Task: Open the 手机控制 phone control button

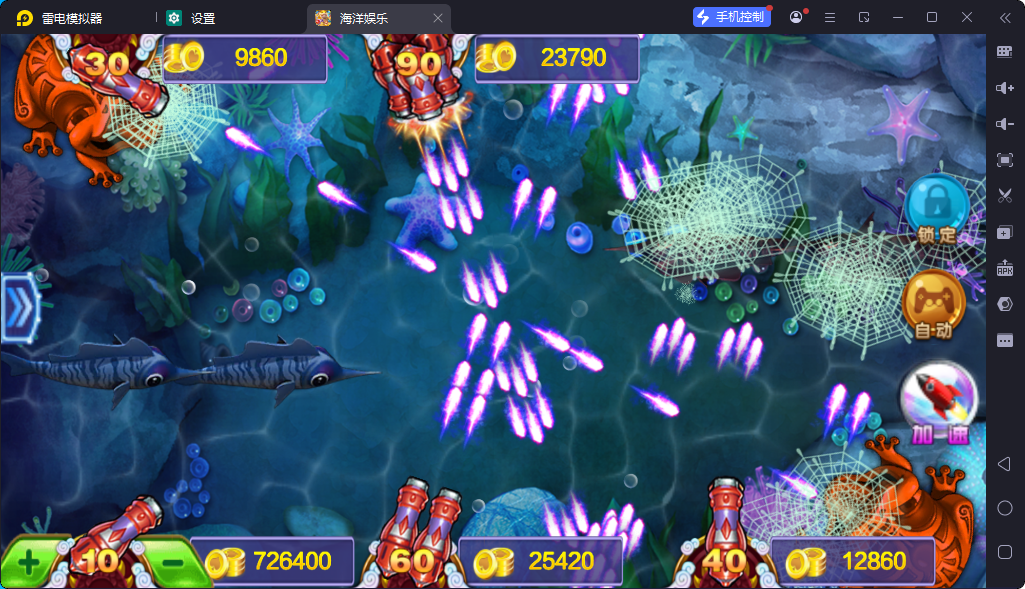Action: tap(731, 17)
